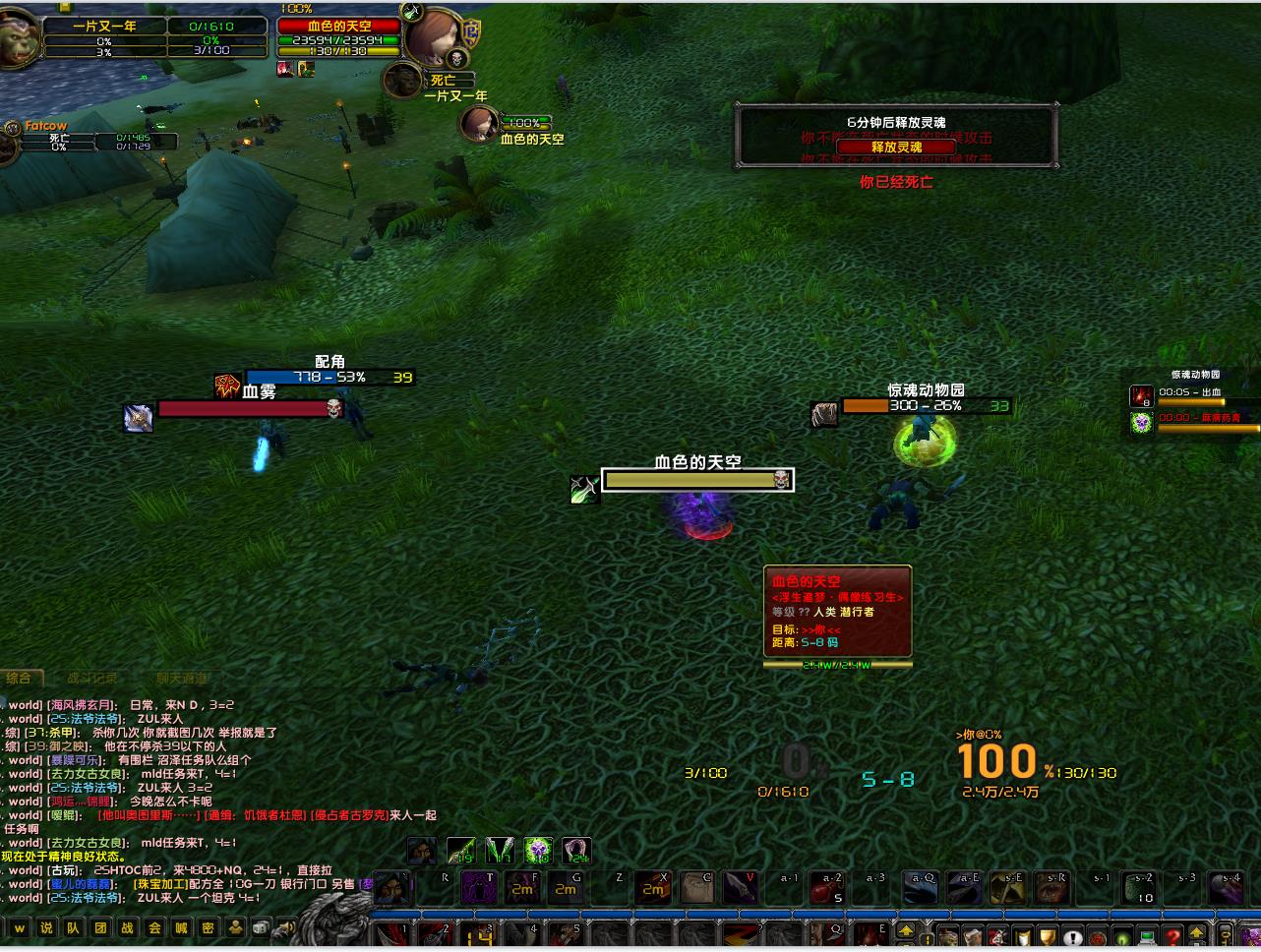Use the red potion item slot a-2
Screen dimensions: 1261x952
[x=828, y=888]
